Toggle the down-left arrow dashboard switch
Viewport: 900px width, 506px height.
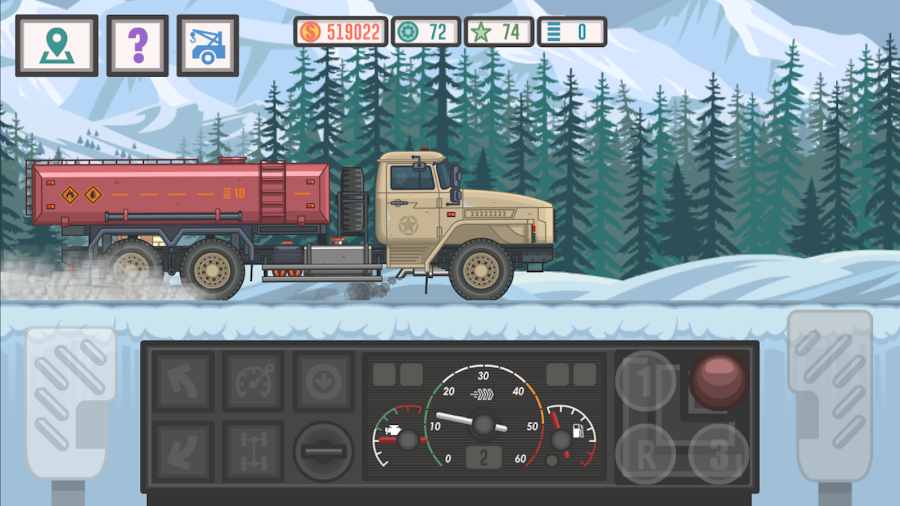click(183, 450)
